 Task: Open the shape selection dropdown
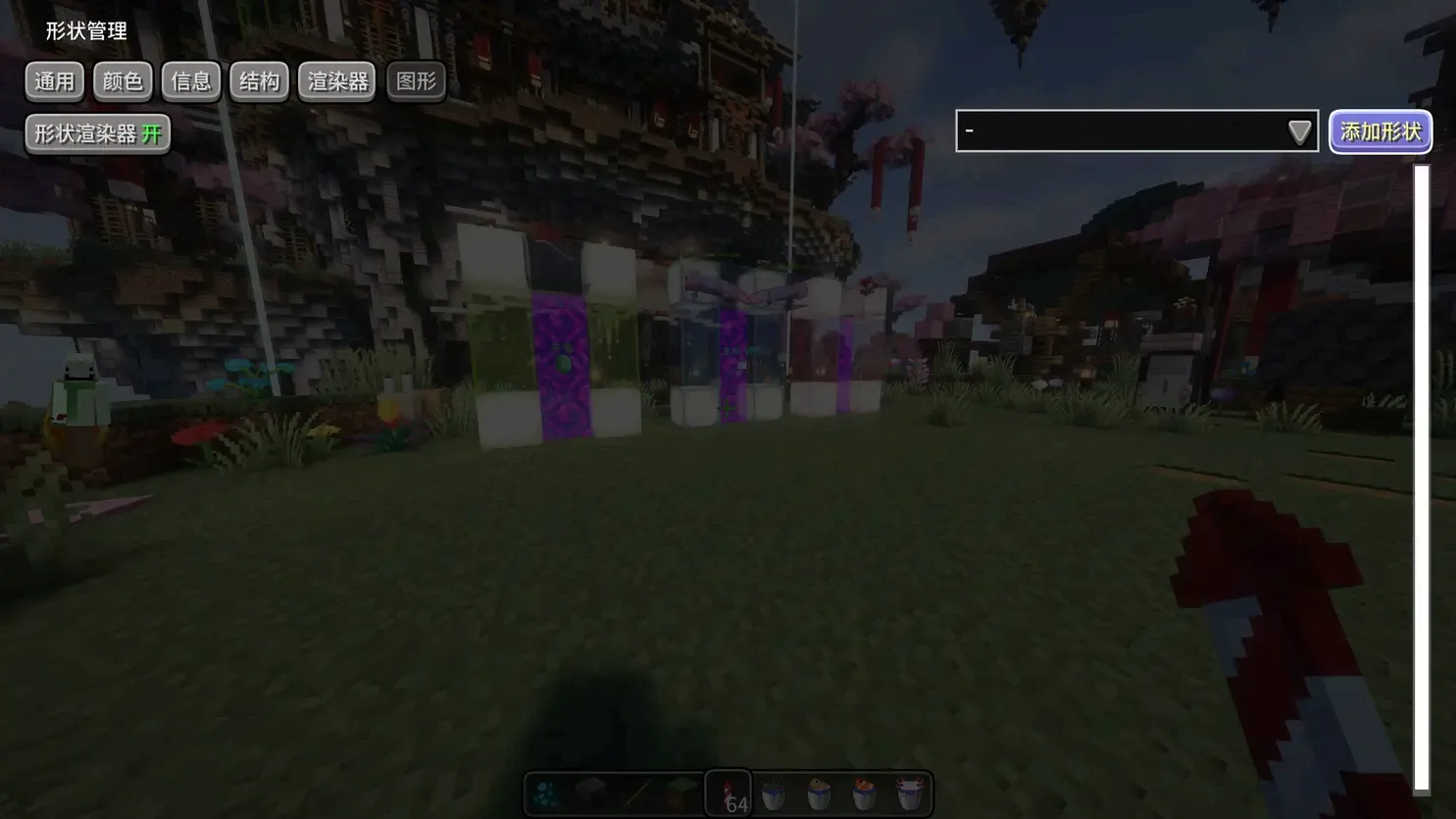tap(1128, 129)
